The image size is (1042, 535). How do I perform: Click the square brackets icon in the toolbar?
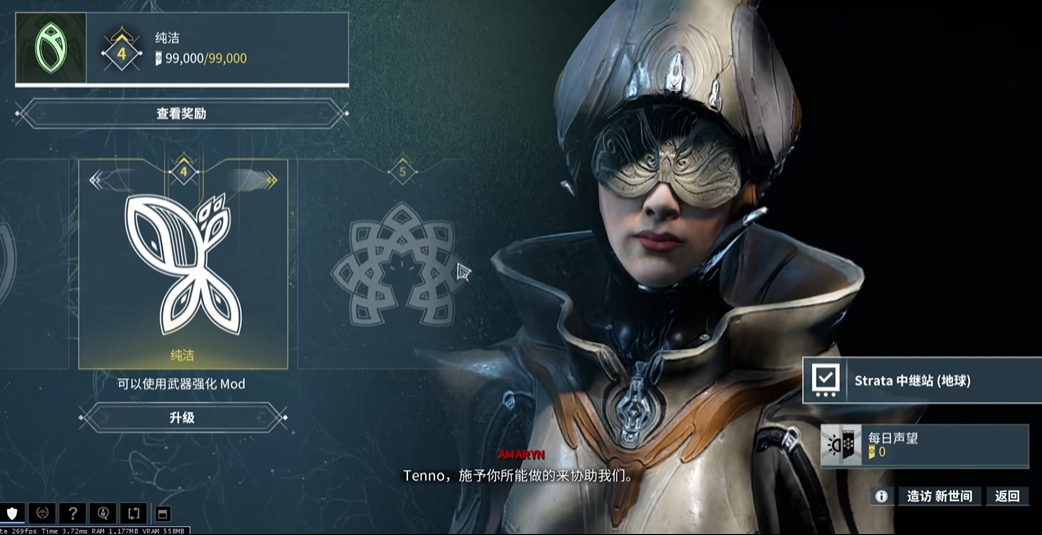133,514
